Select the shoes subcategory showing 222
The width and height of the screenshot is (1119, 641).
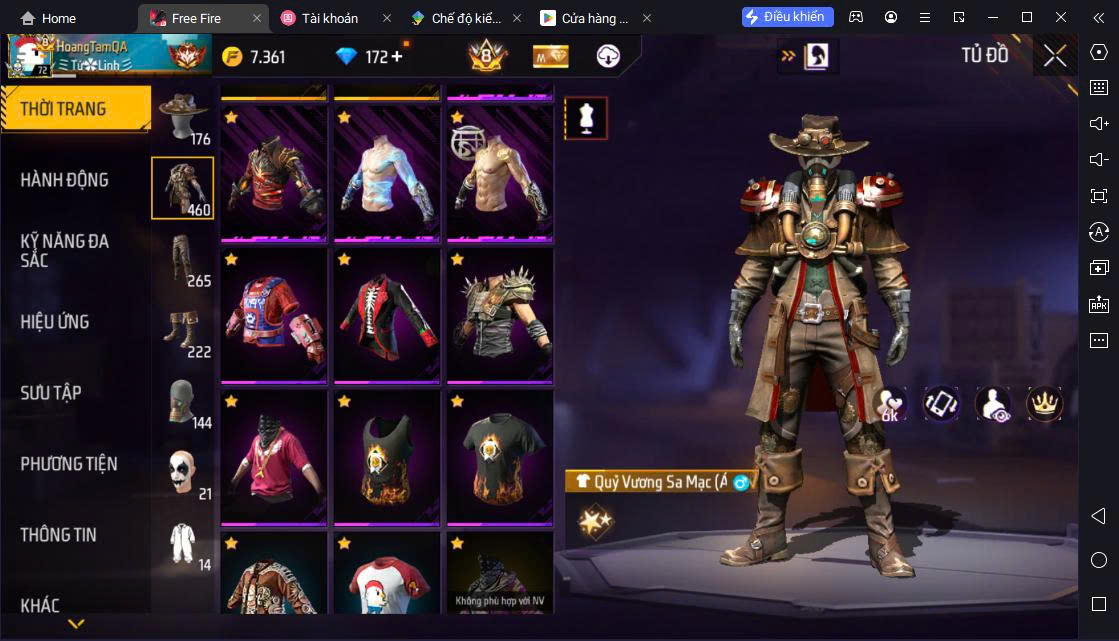(182, 330)
